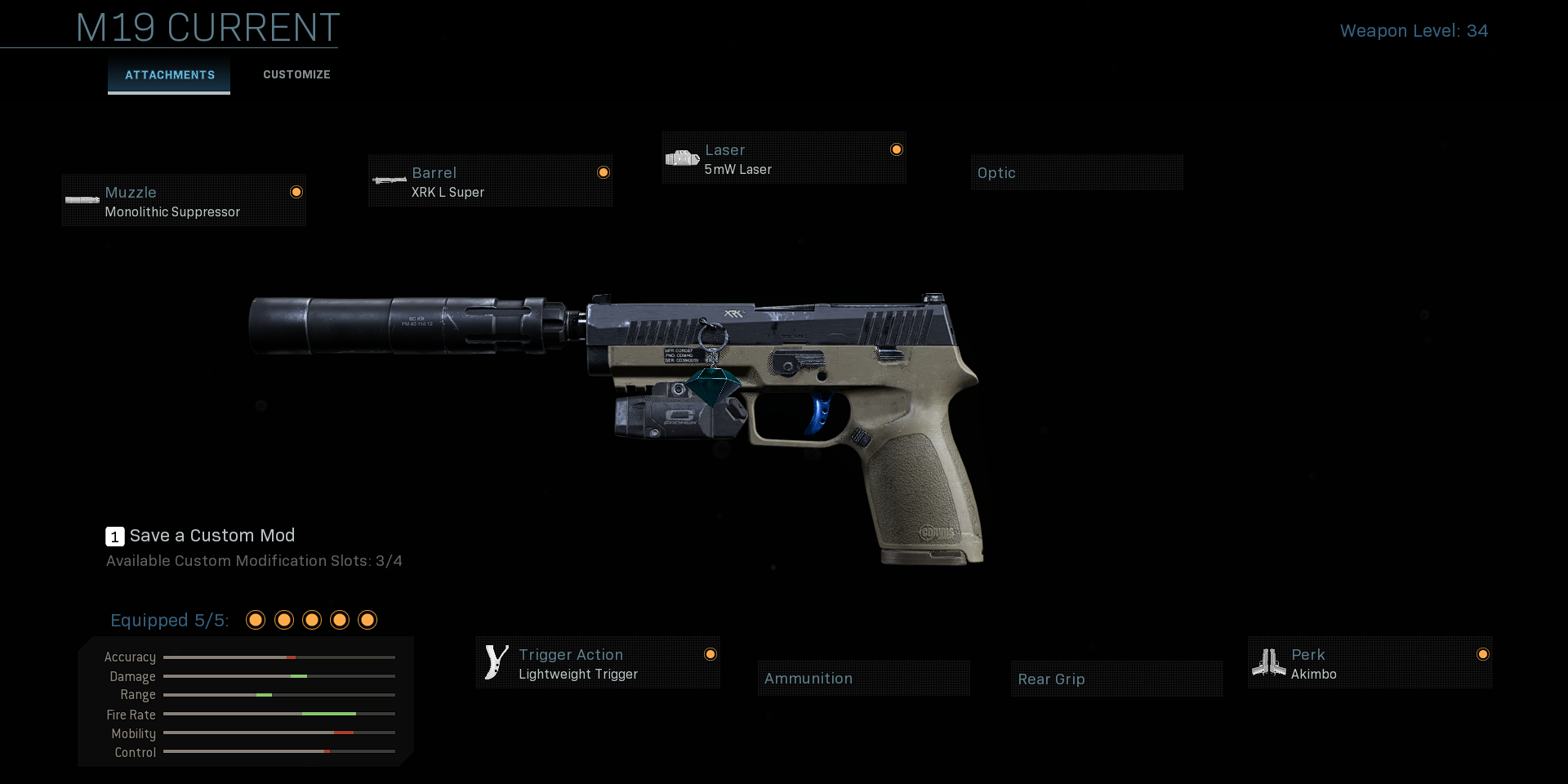This screenshot has height=784, width=1568.
Task: Open the Ammunition attachment slot
Action: pyautogui.click(x=863, y=678)
